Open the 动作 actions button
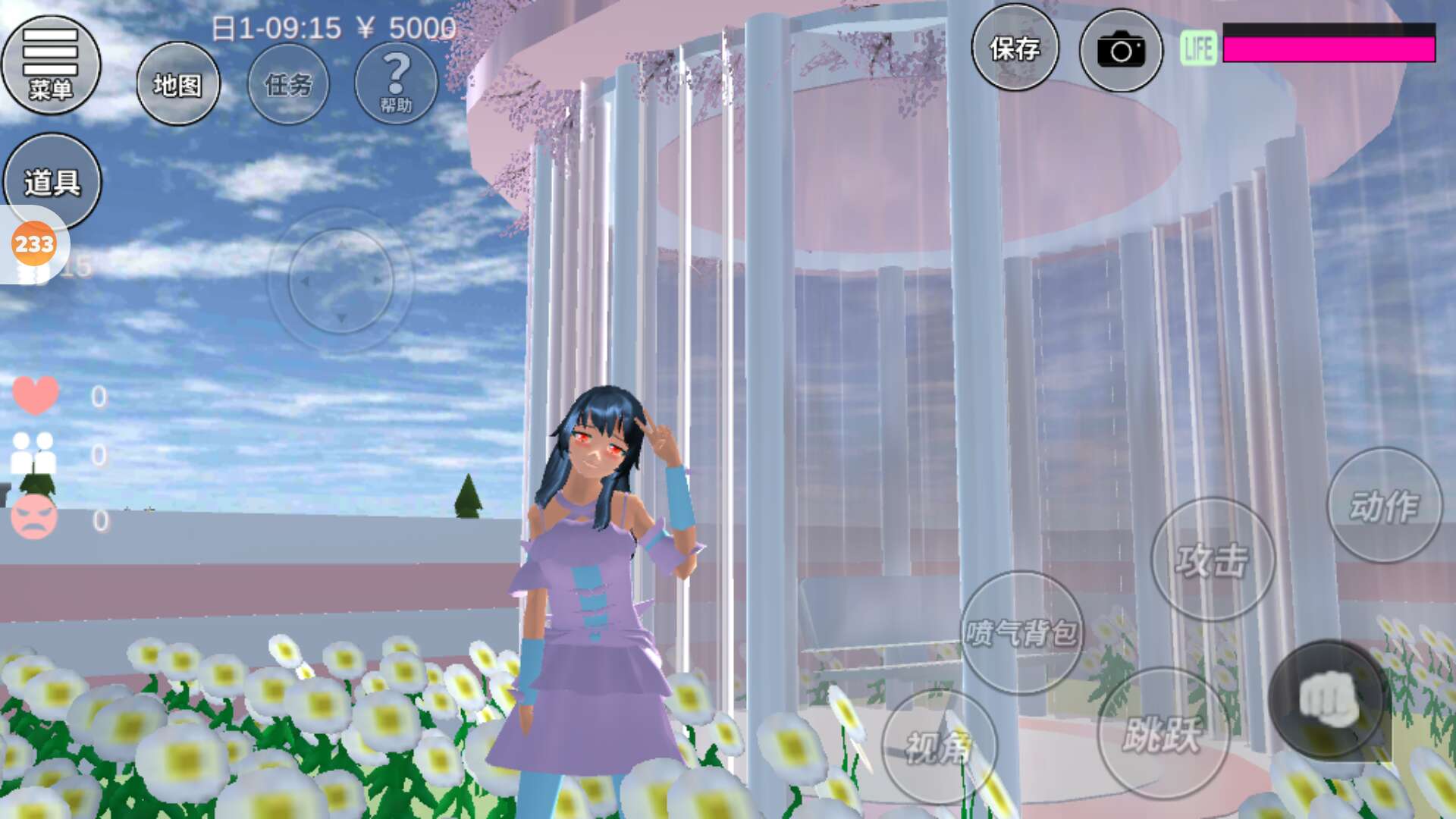1456x819 pixels. click(1384, 506)
